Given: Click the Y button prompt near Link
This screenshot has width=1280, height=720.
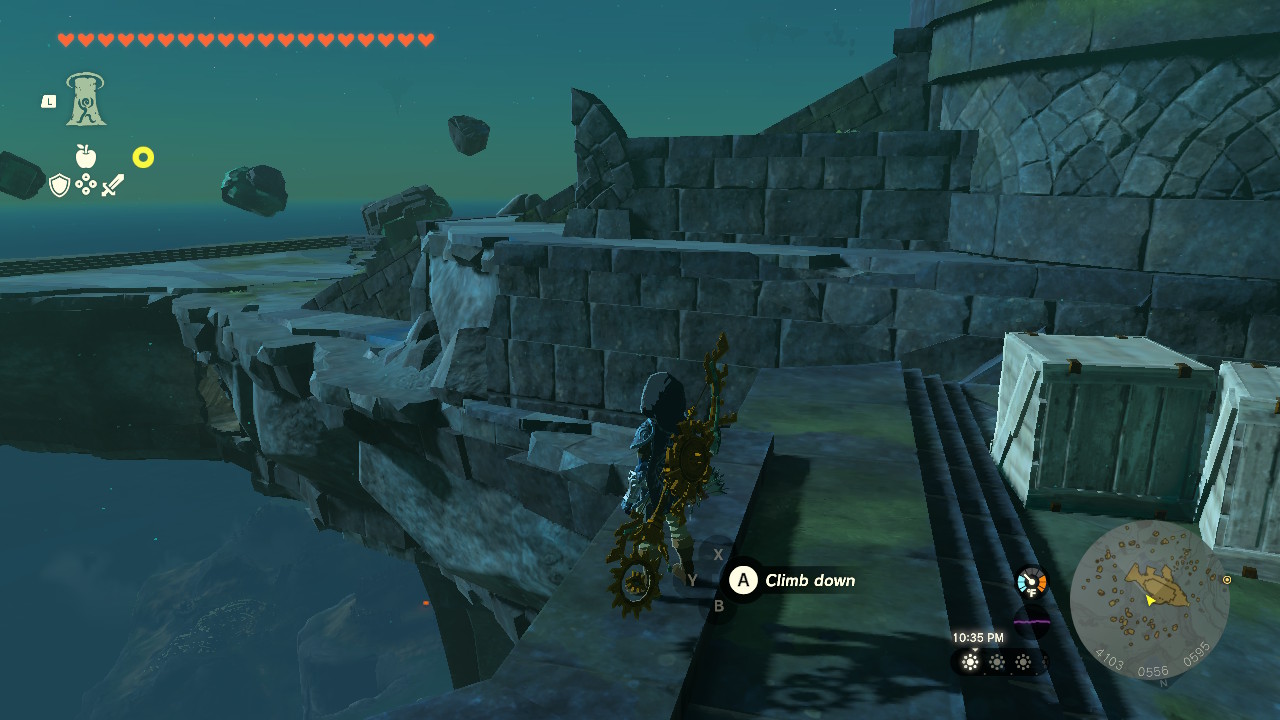Looking at the screenshot, I should 691,580.
